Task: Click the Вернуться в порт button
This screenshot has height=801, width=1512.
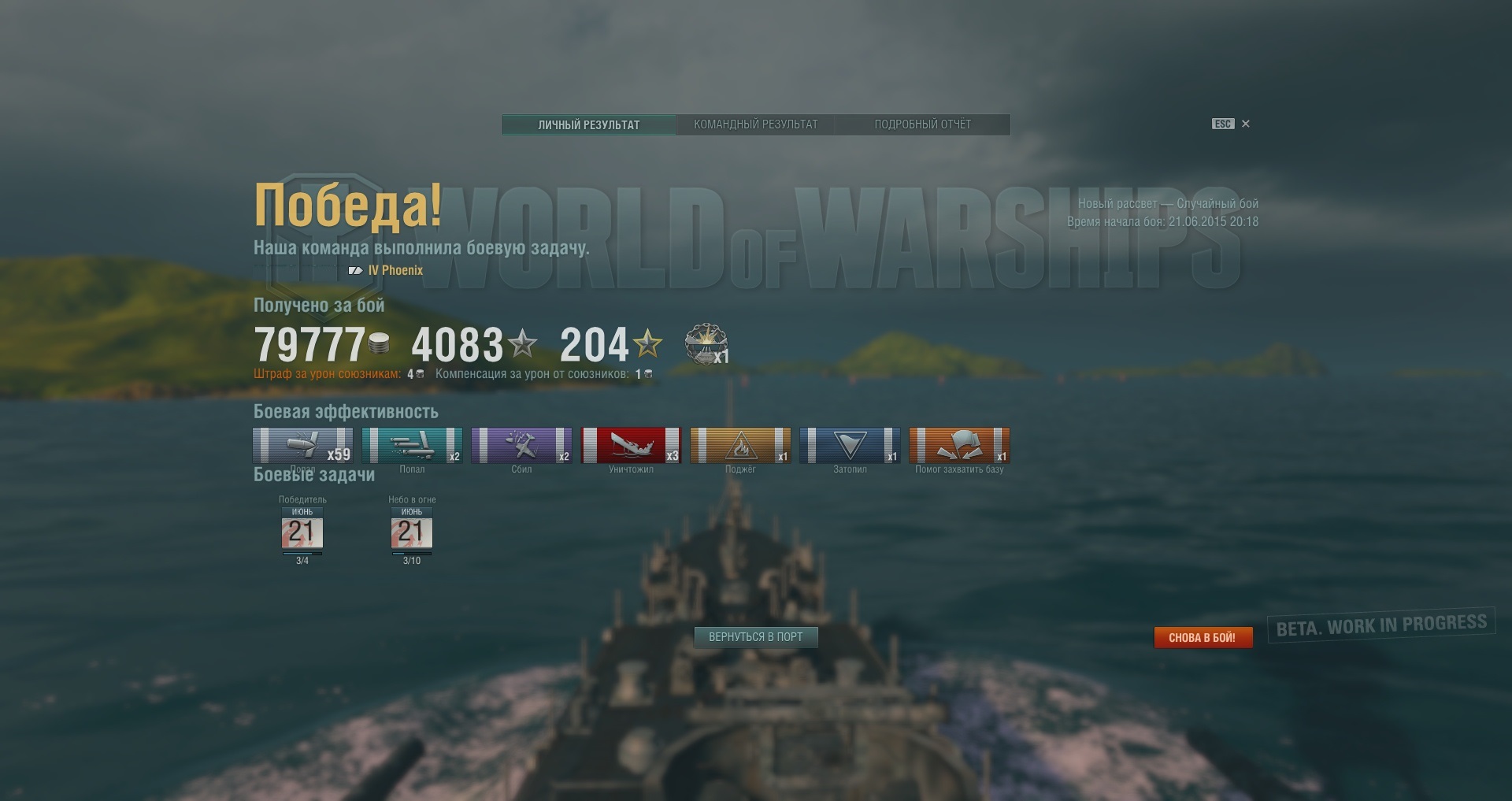Action: click(x=755, y=637)
